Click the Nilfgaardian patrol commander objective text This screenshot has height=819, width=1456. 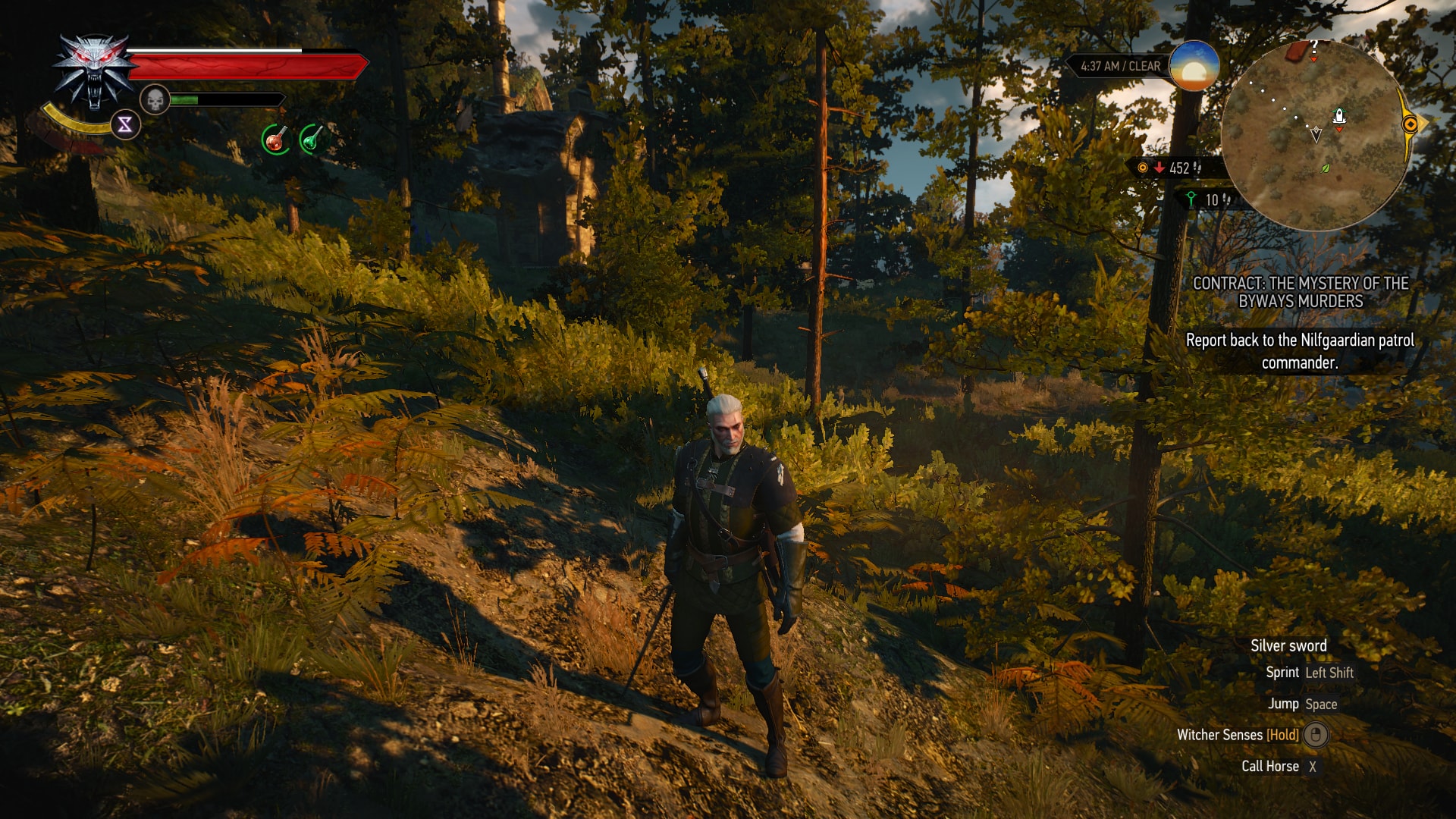tap(1299, 351)
